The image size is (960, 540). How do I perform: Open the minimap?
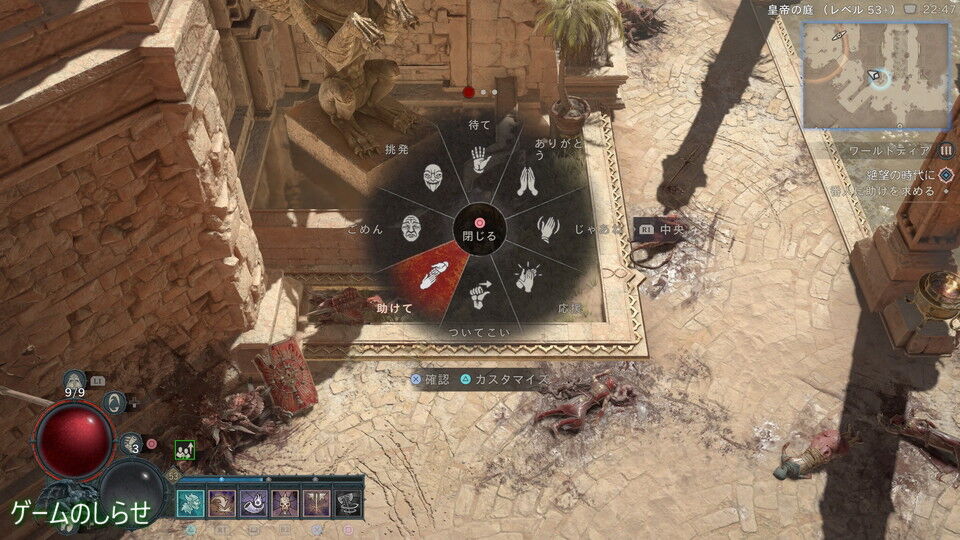point(875,75)
